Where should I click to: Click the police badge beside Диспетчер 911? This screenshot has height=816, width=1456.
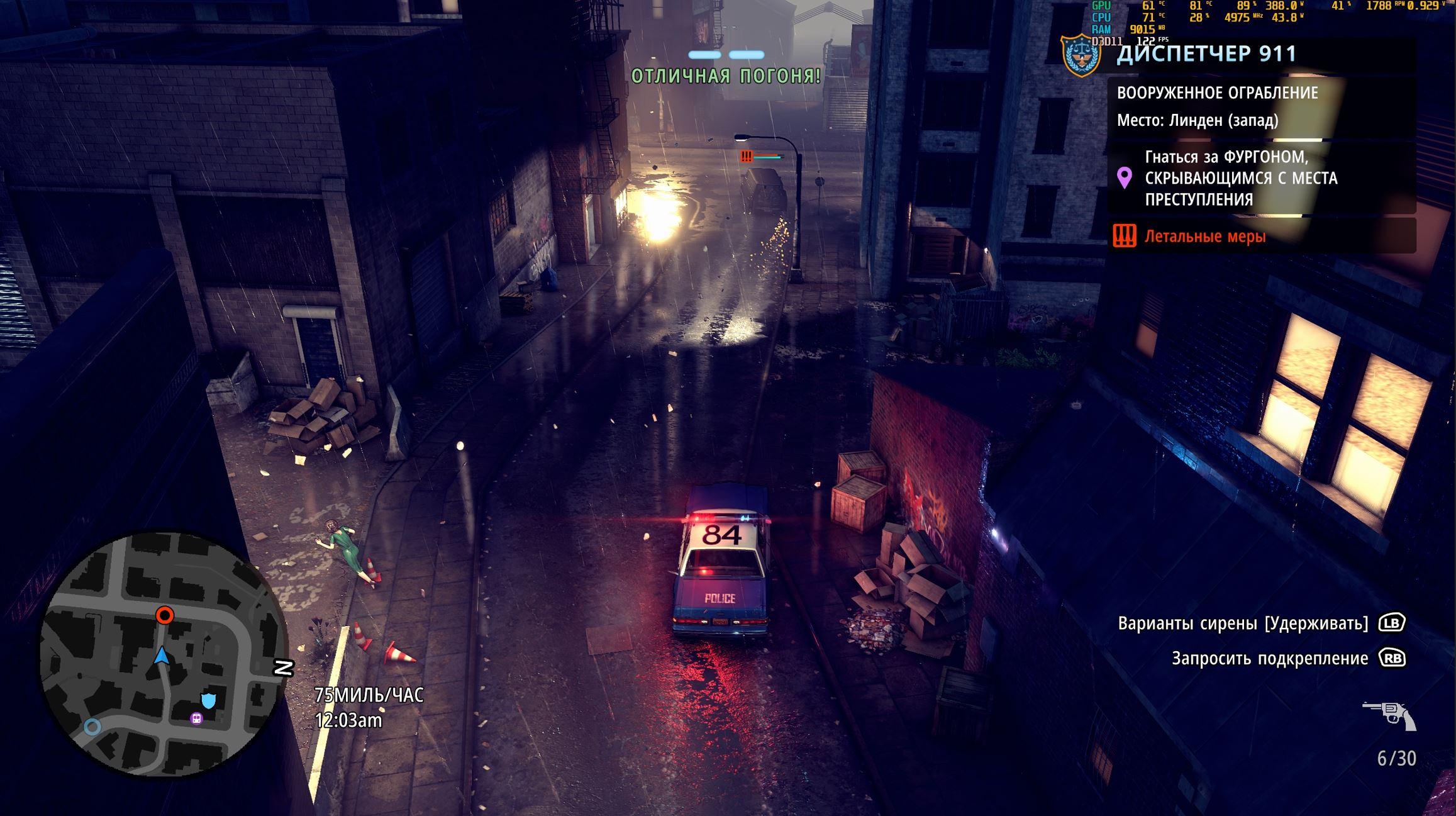tap(1081, 55)
